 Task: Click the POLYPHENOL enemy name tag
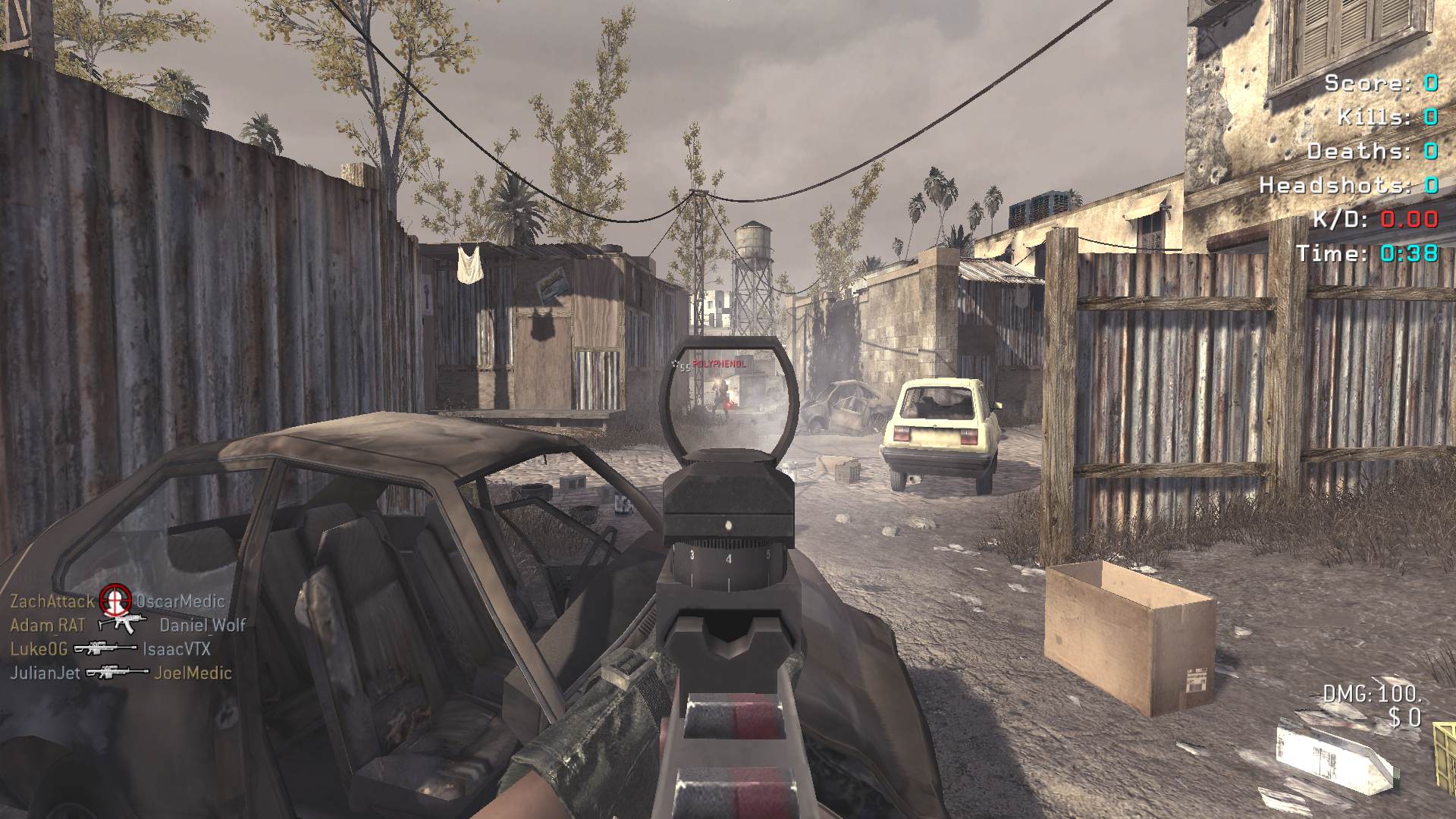(x=719, y=365)
